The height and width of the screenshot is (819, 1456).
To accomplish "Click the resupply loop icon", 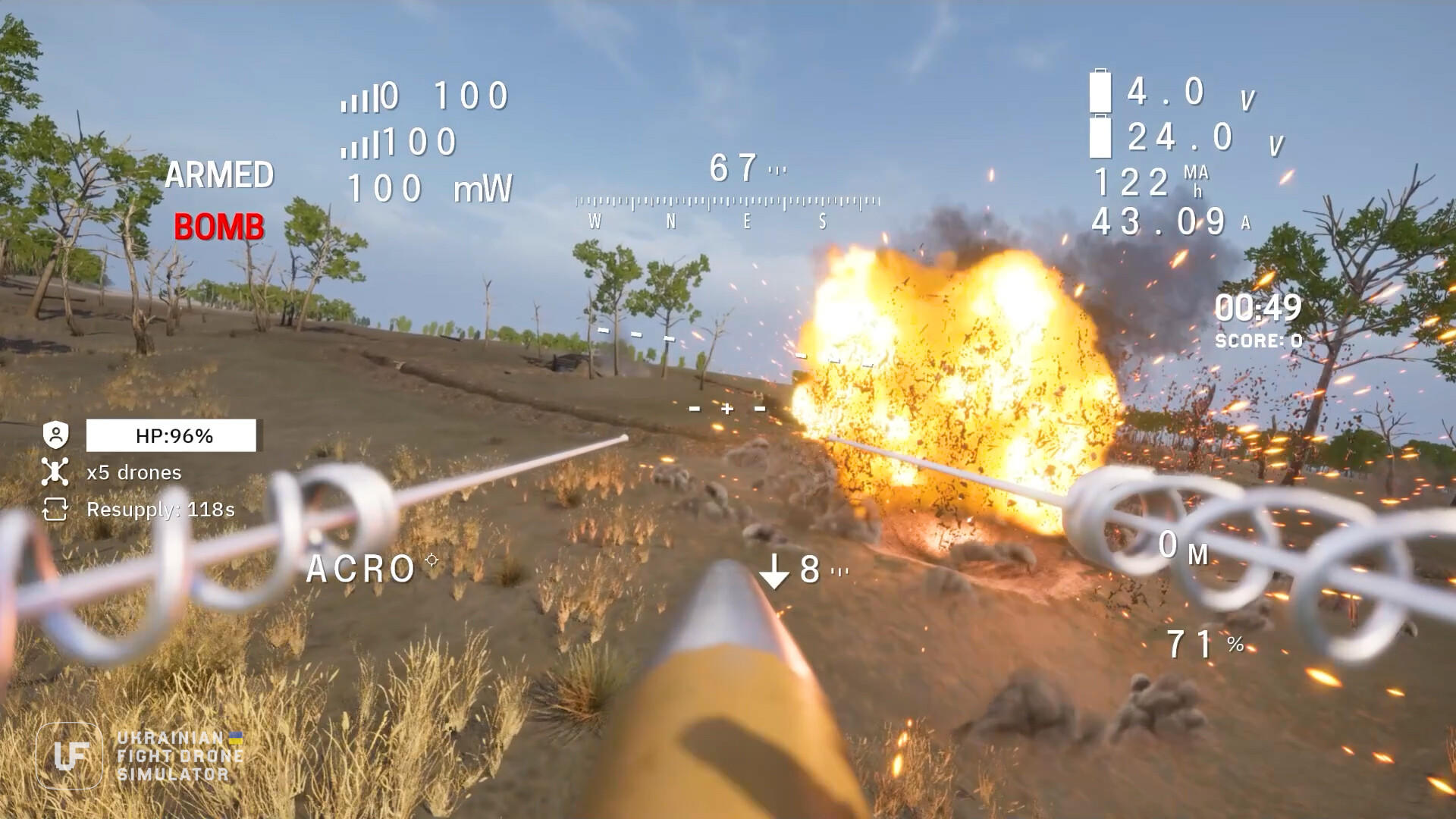I will (x=55, y=510).
